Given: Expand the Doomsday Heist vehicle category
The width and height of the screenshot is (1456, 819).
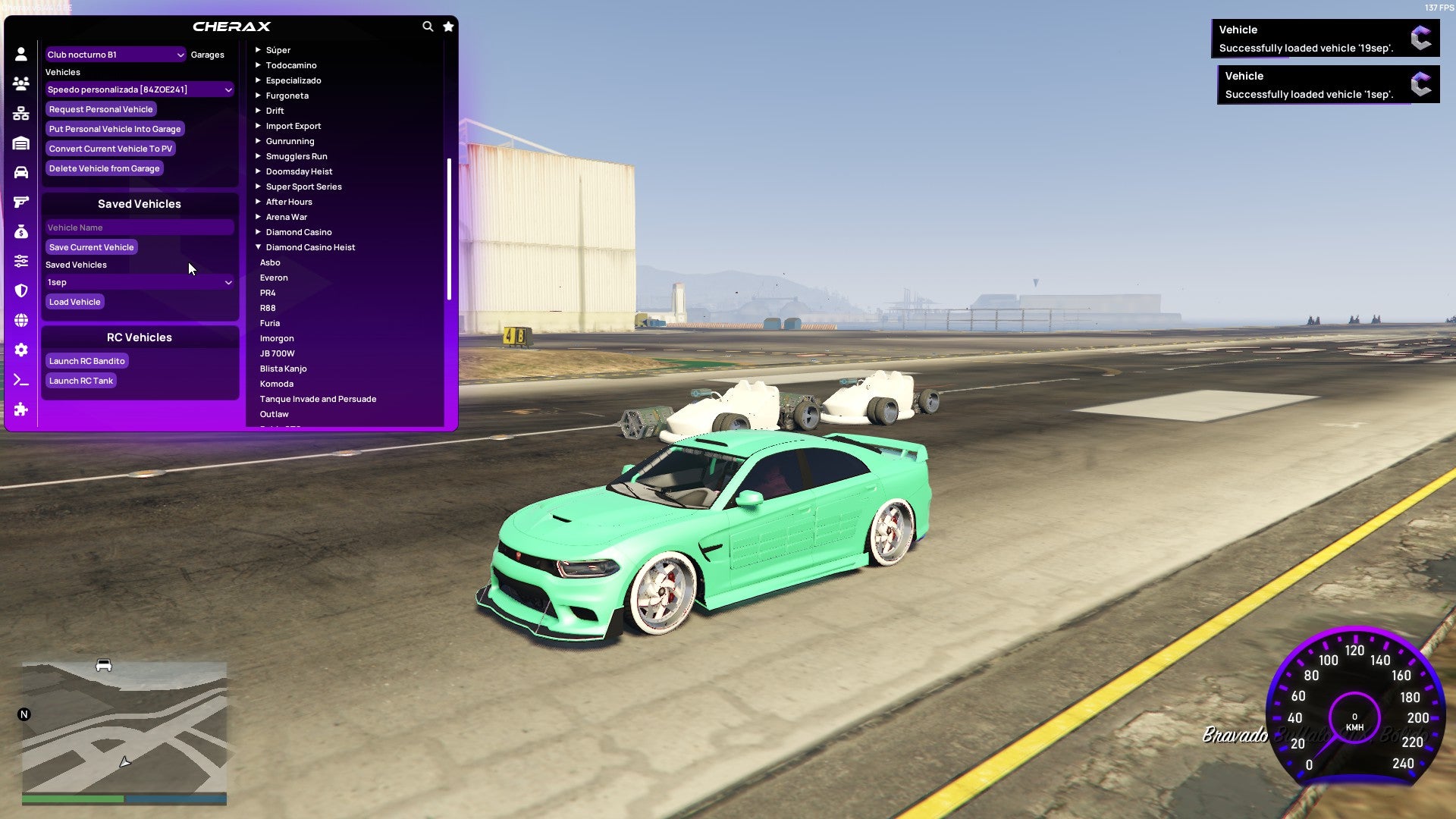Looking at the screenshot, I should 299,171.
